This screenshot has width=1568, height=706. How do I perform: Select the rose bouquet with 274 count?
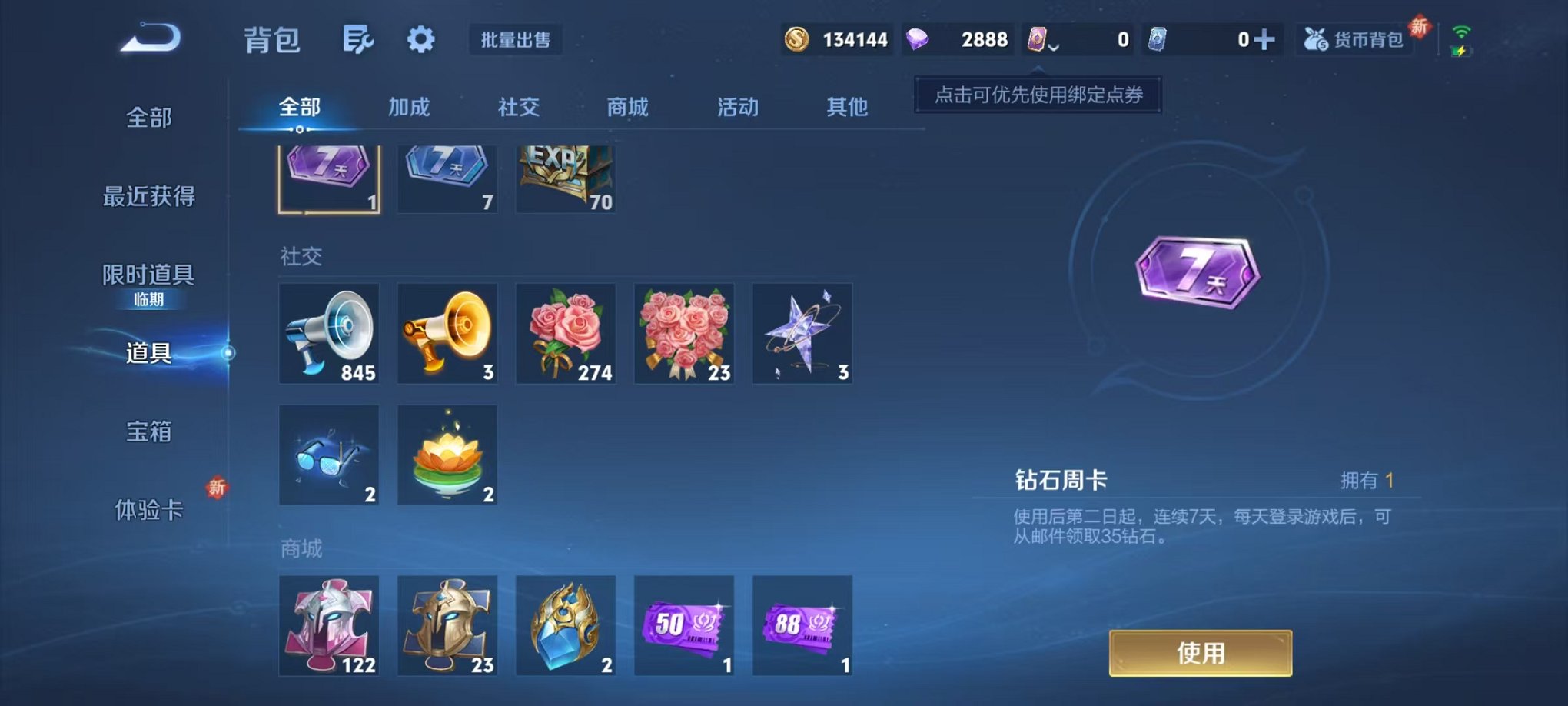(565, 334)
